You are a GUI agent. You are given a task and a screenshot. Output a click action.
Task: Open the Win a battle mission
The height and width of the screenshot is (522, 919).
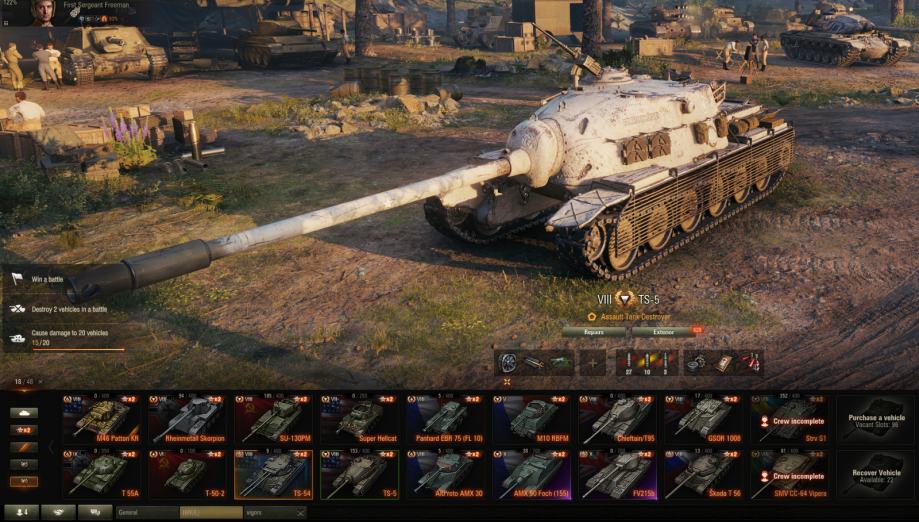point(47,279)
